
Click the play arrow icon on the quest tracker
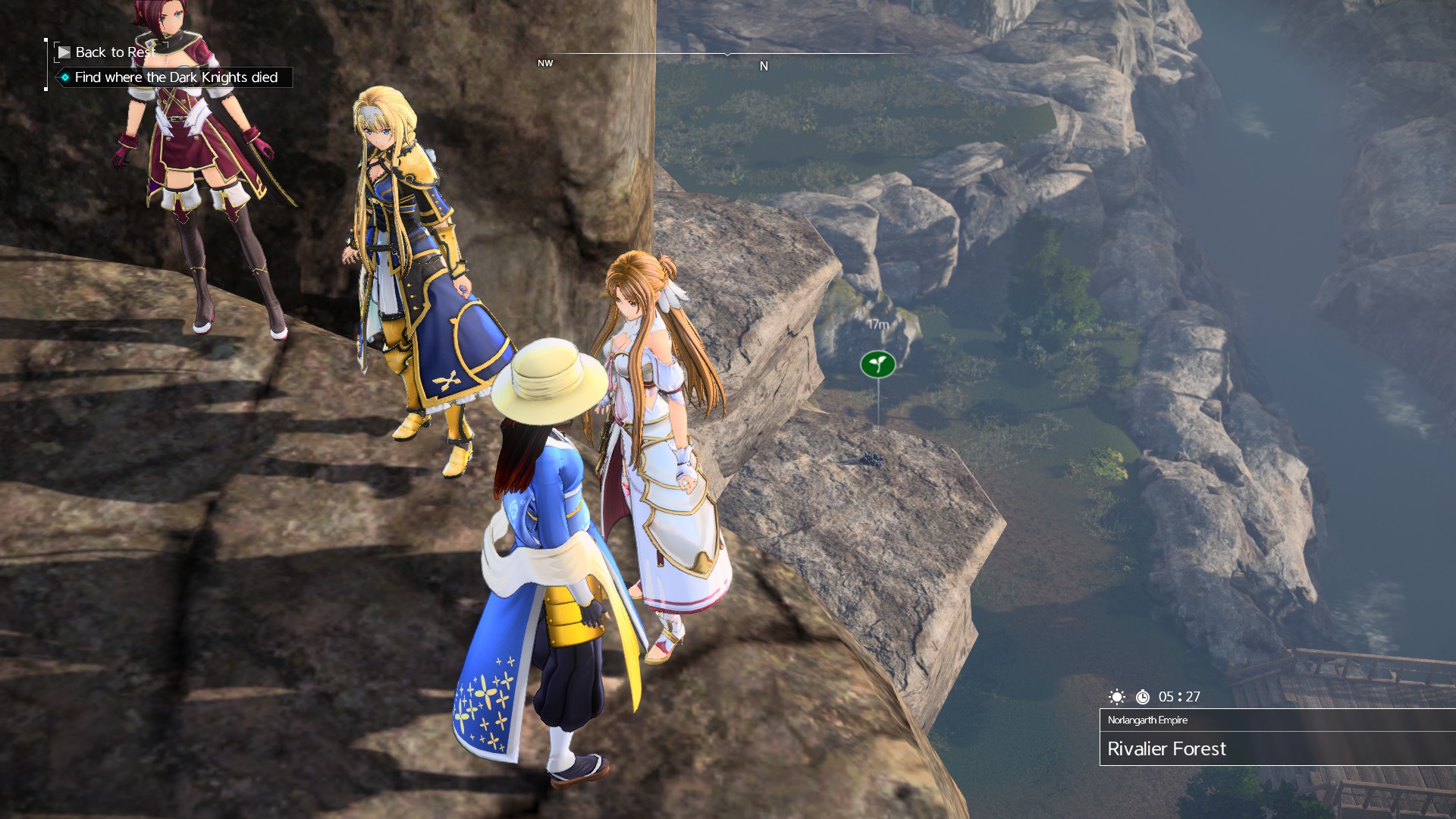[64, 52]
